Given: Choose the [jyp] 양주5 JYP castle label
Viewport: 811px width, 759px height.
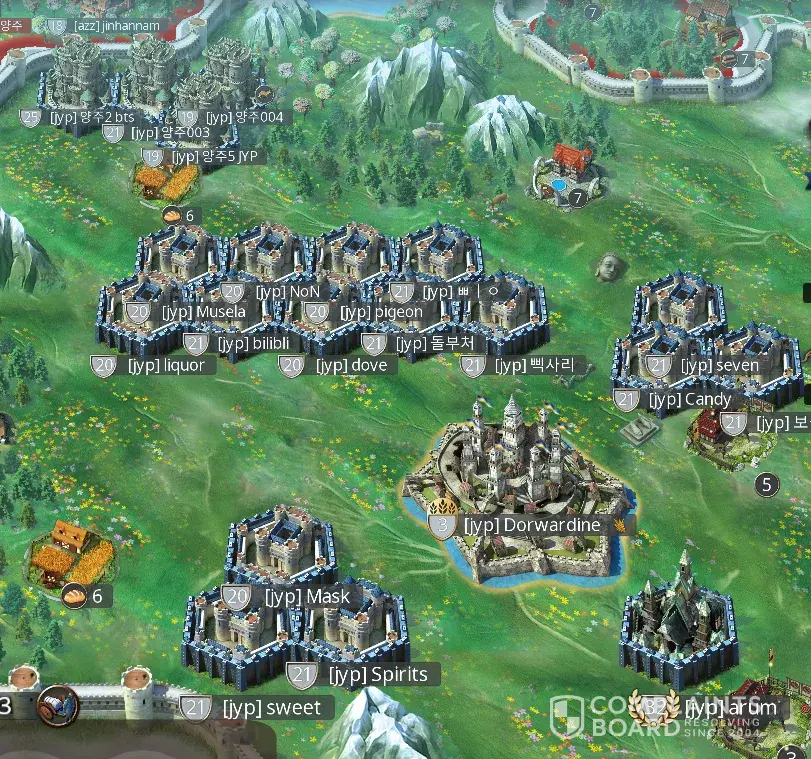Looking at the screenshot, I should tap(214, 156).
